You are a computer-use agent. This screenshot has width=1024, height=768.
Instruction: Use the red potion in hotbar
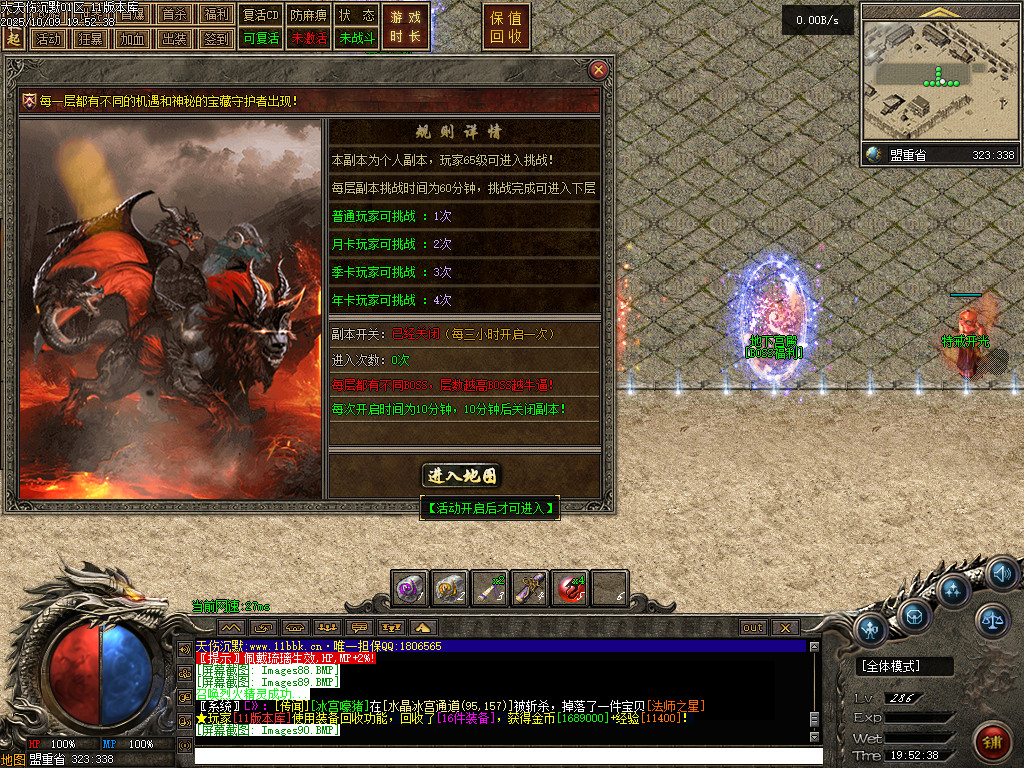tap(571, 589)
